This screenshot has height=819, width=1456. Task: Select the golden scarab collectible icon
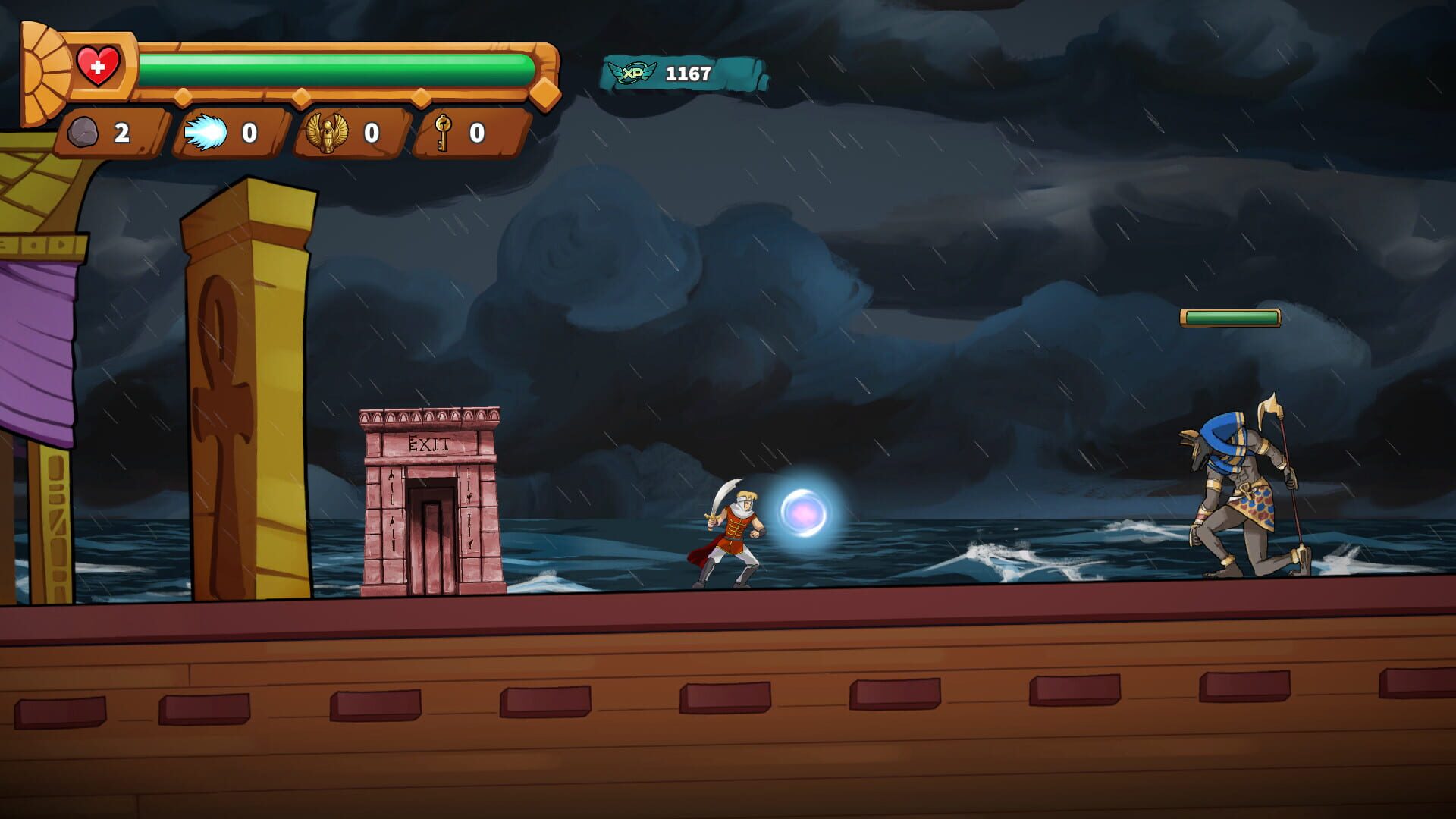pyautogui.click(x=329, y=133)
